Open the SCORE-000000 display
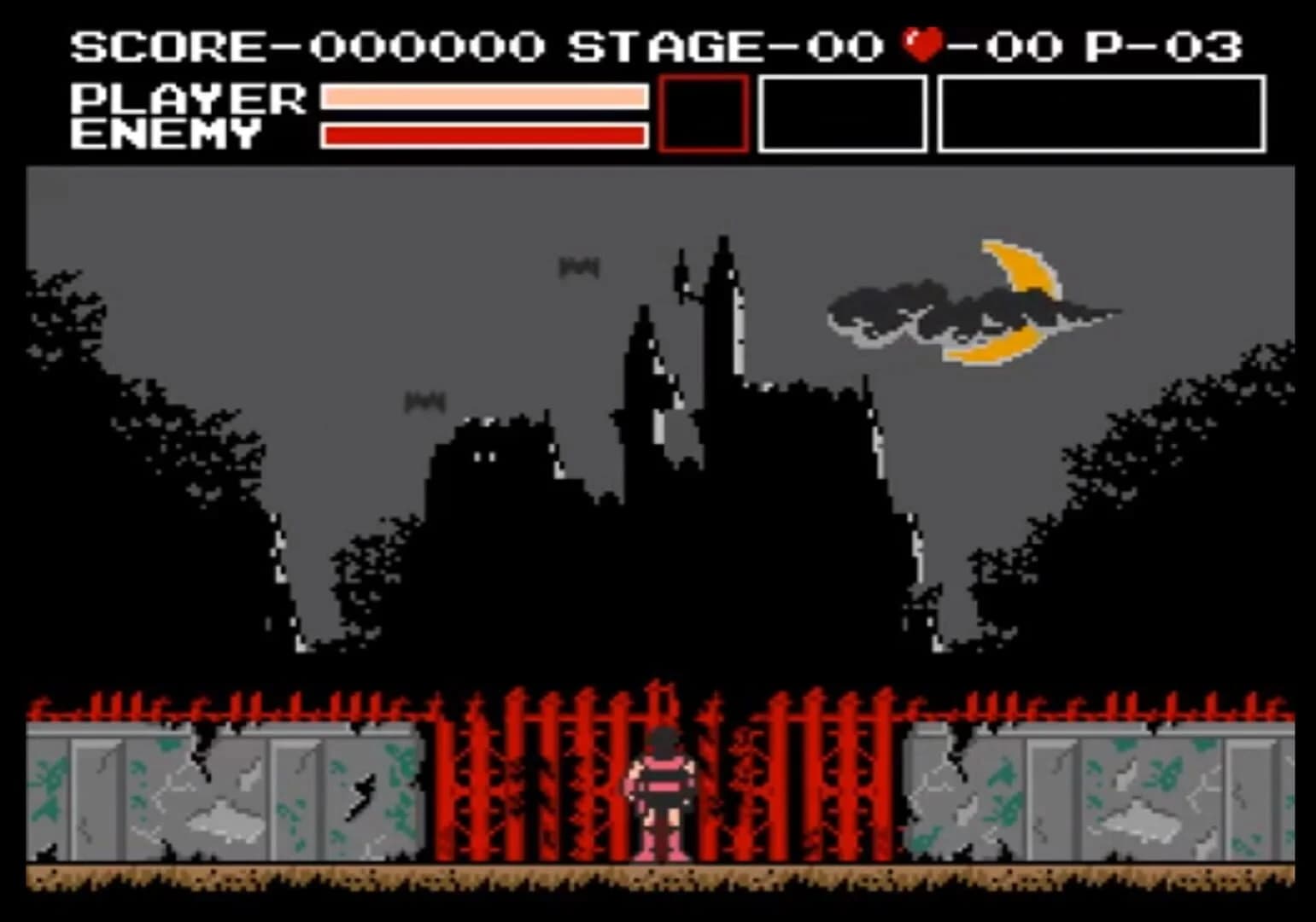Screen dimensions: 1316x922 point(307,49)
